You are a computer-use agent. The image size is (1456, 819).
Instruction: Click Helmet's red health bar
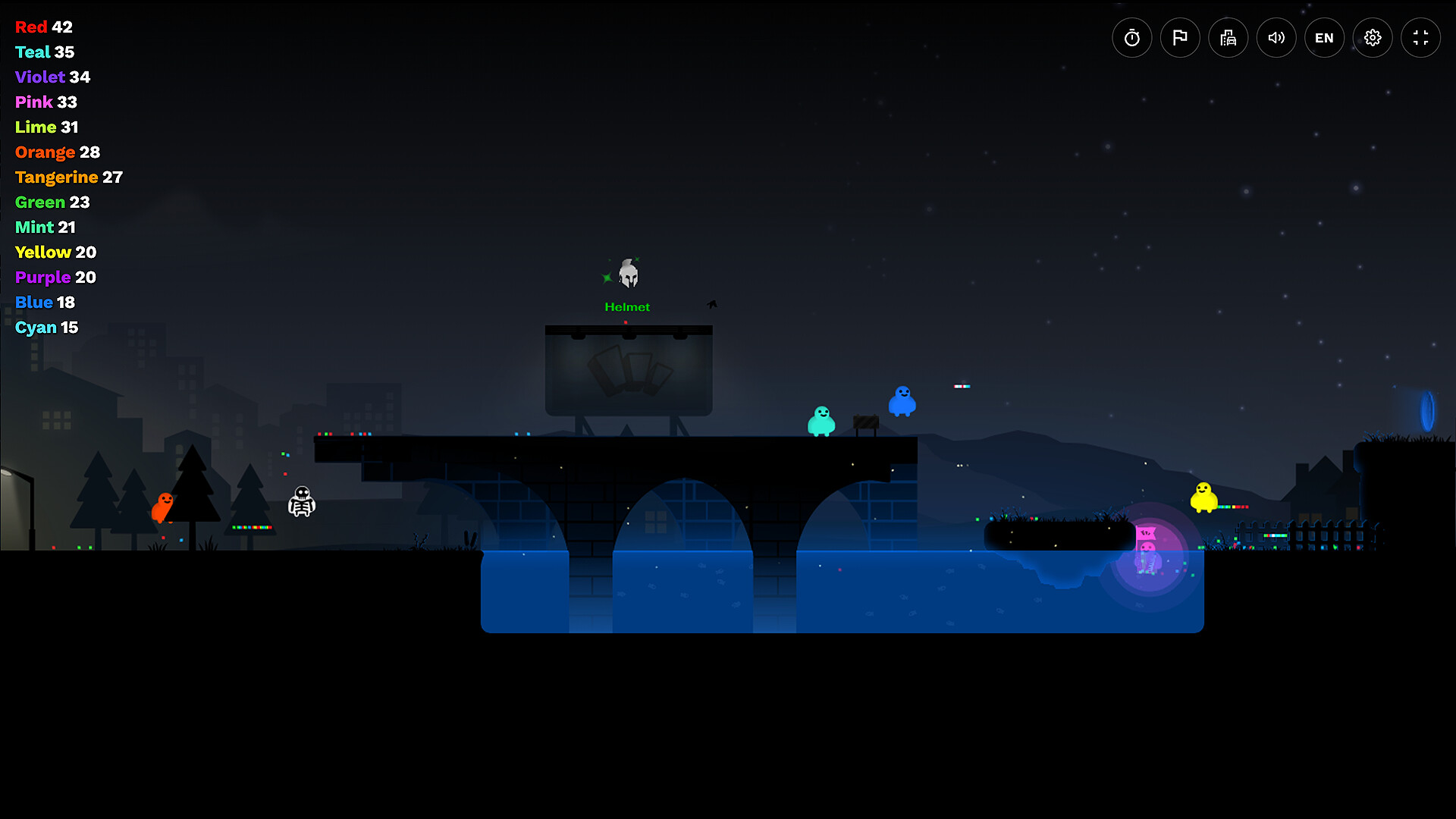coord(626,321)
